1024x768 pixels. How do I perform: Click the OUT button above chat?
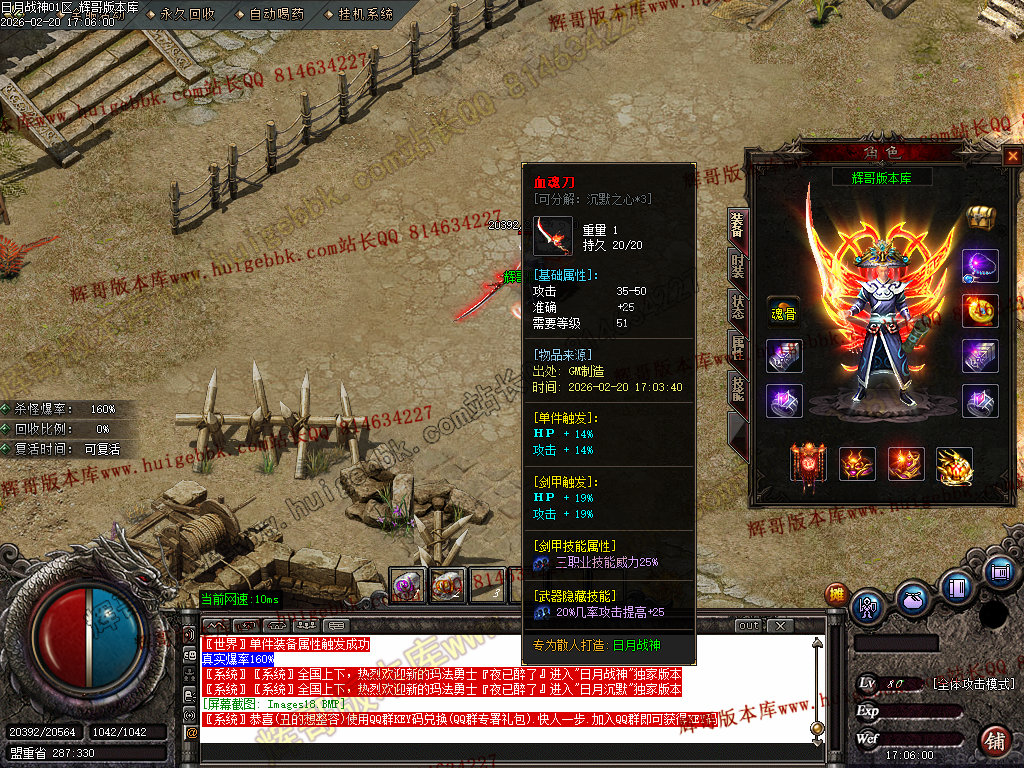[x=749, y=626]
